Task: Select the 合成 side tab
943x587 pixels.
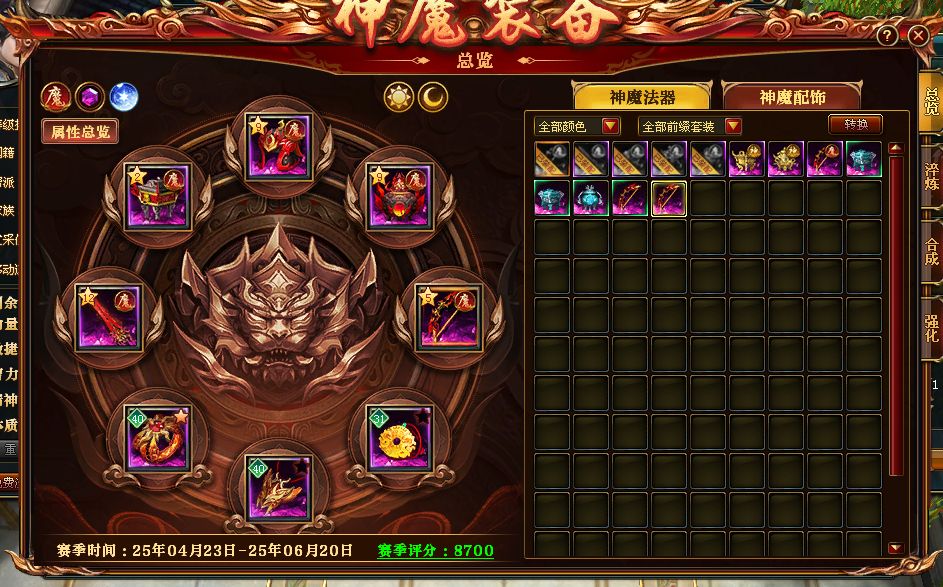Action: [931, 252]
